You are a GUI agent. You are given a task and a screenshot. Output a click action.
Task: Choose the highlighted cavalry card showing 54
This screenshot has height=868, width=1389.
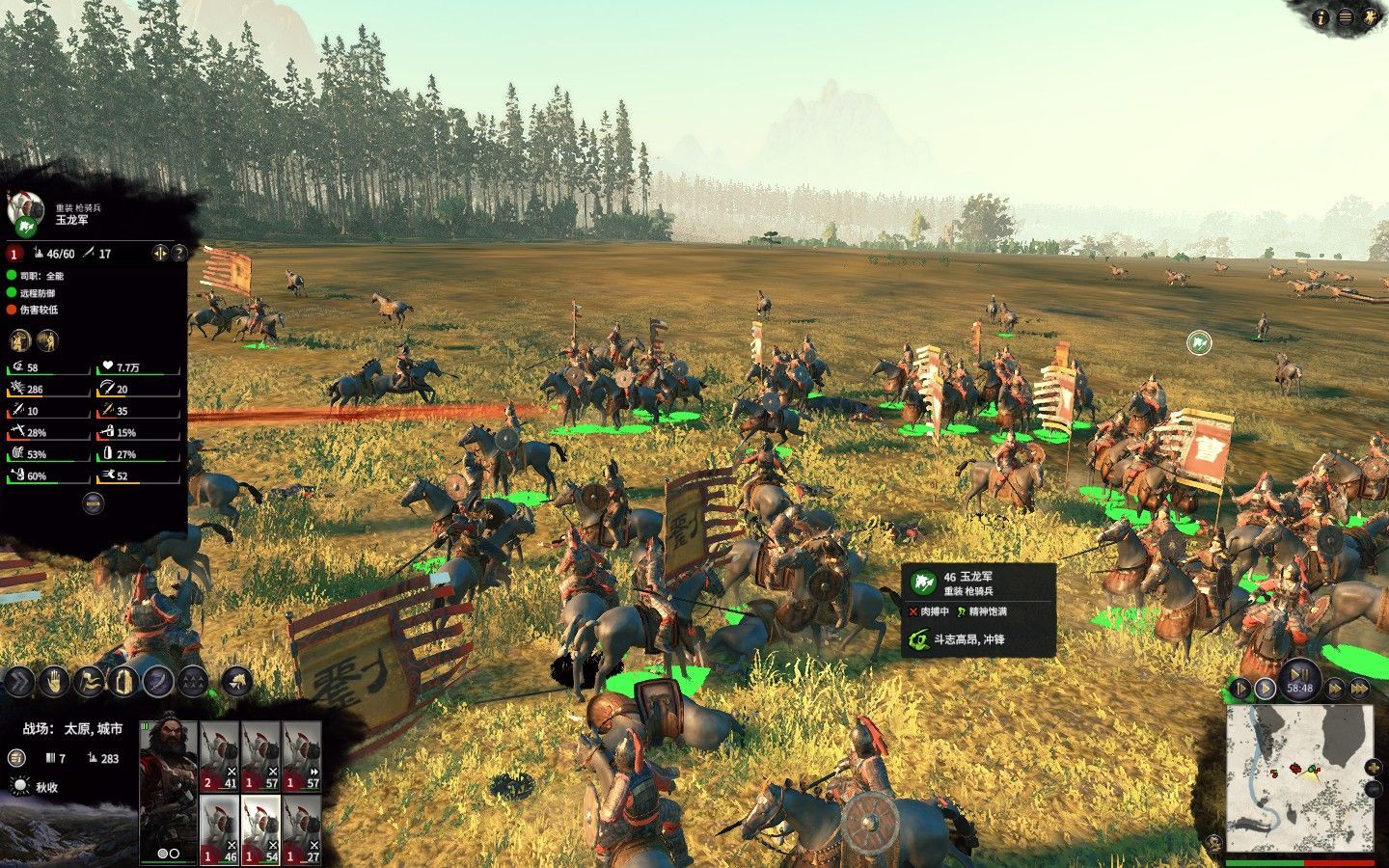point(260,829)
